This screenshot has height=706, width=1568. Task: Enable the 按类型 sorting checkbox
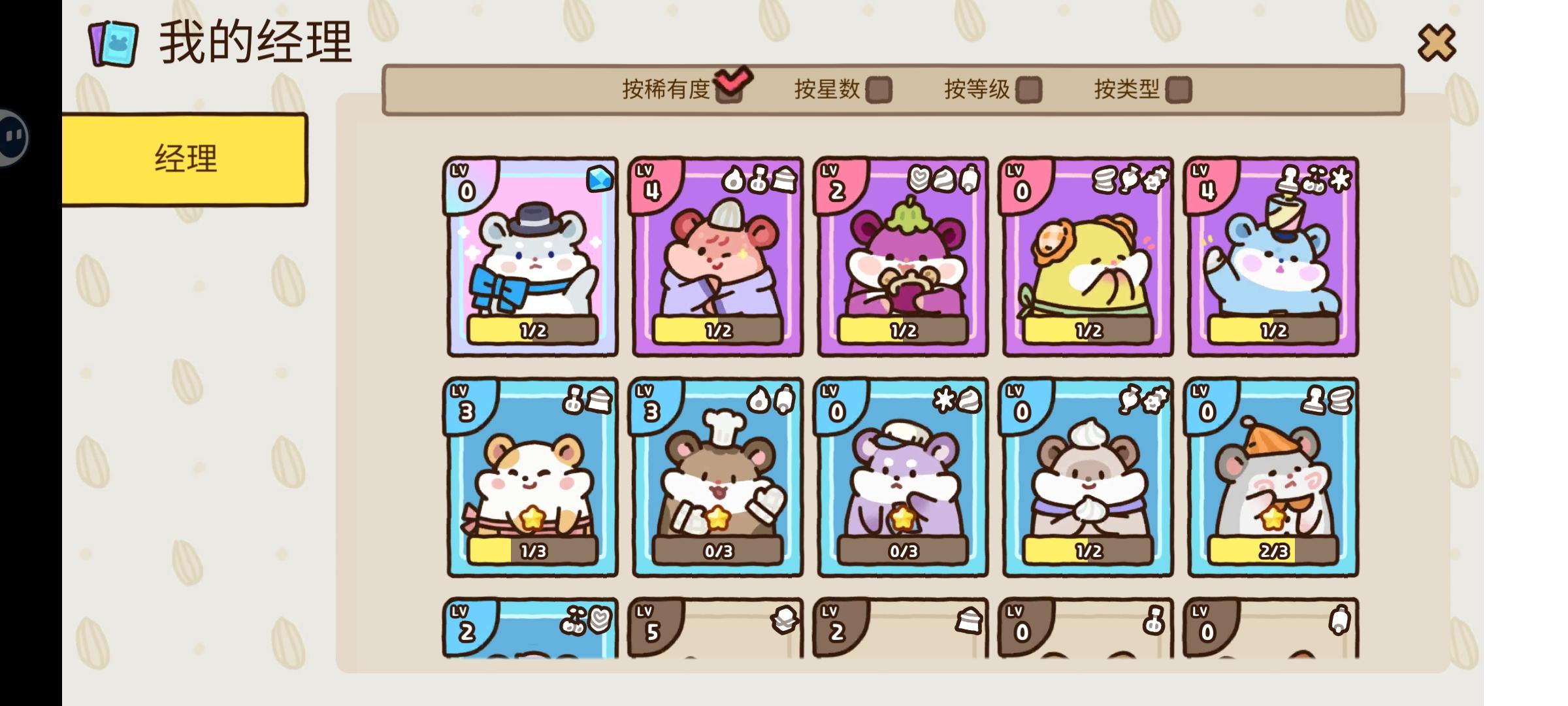click(1183, 90)
